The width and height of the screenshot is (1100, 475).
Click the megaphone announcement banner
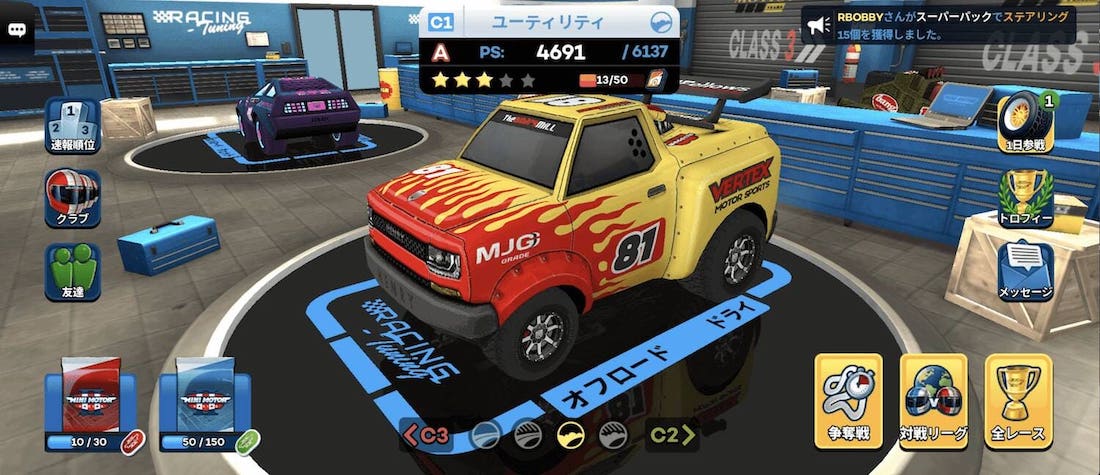pyautogui.click(x=938, y=25)
